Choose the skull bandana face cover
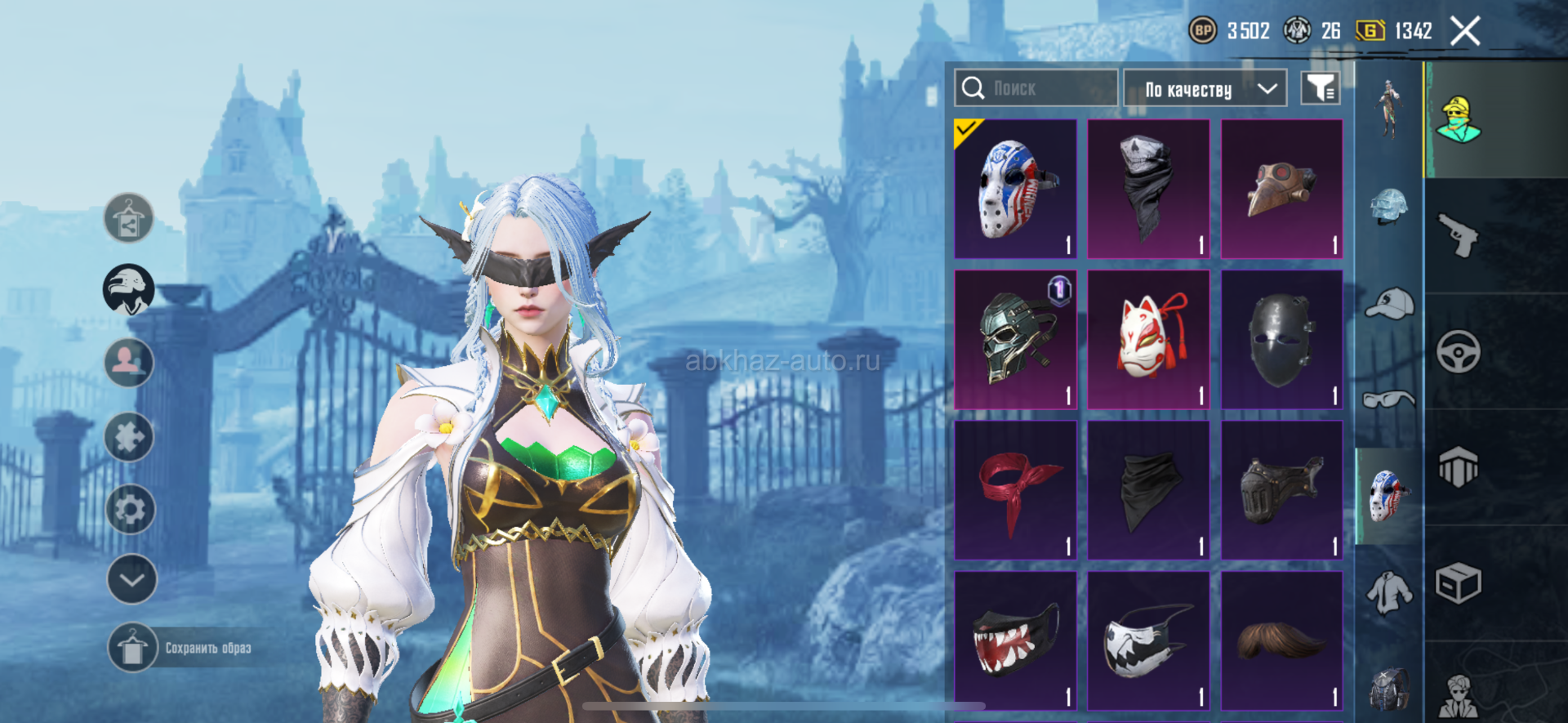The width and height of the screenshot is (1568, 723). click(x=1148, y=189)
